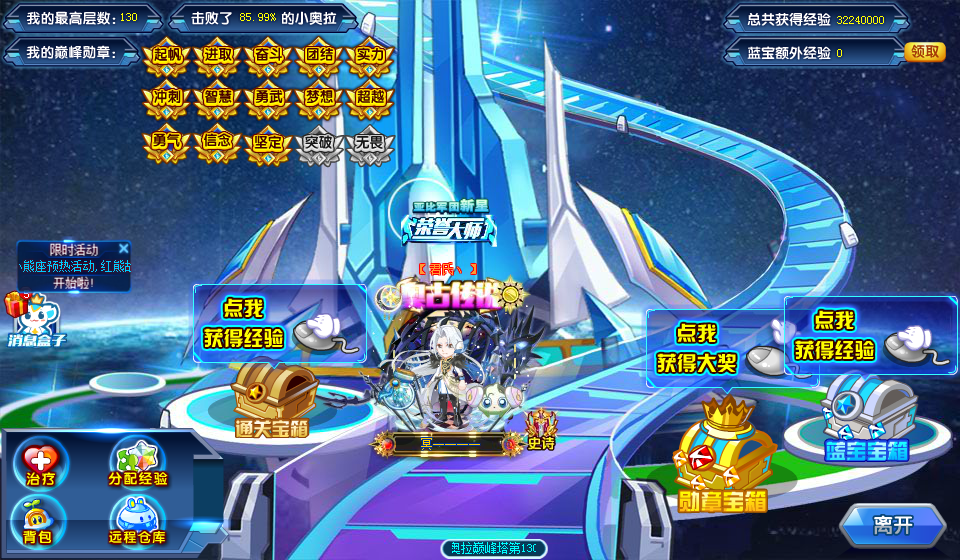Close the 限时活动 notification popup
Viewport: 960px width, 560px height.
click(123, 249)
